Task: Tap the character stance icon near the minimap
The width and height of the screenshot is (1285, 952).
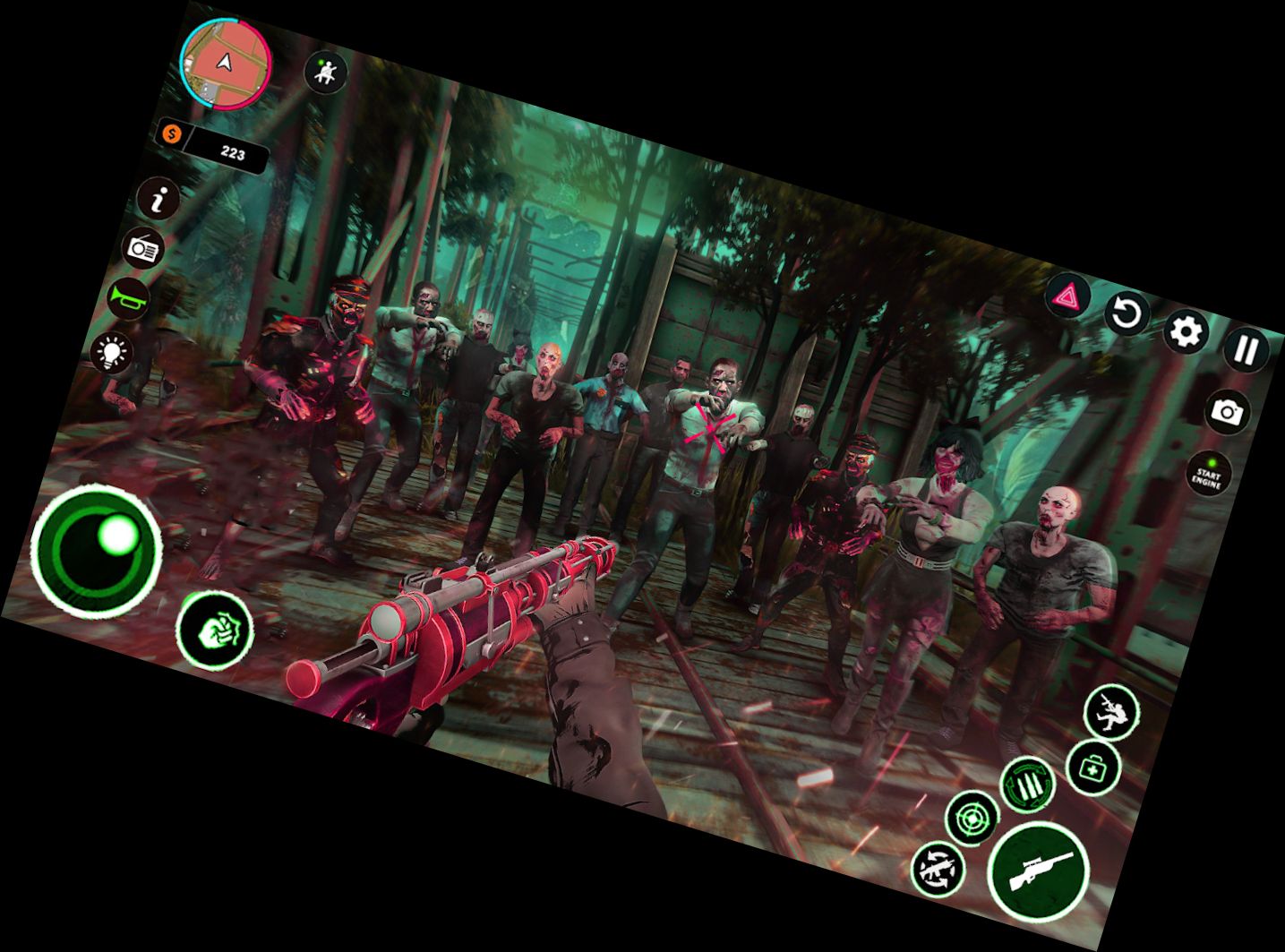Action: [326, 73]
